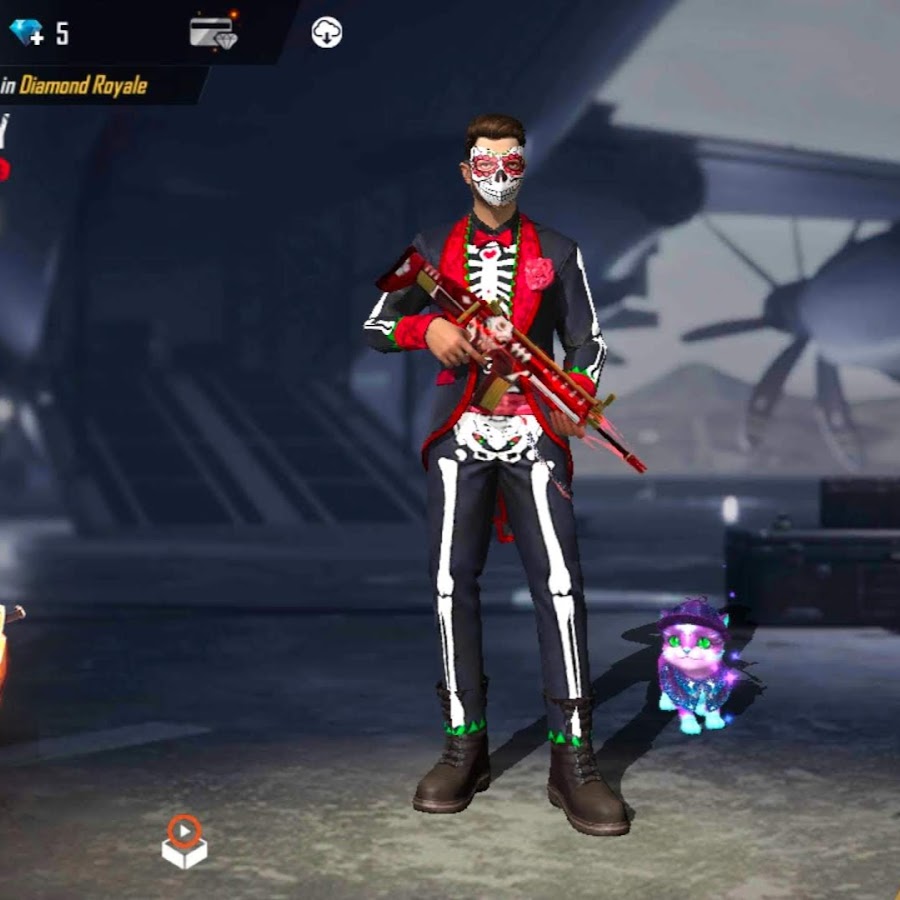Viewport: 900px width, 900px height.
Task: Click the cloud download icon
Action: (x=327, y=32)
